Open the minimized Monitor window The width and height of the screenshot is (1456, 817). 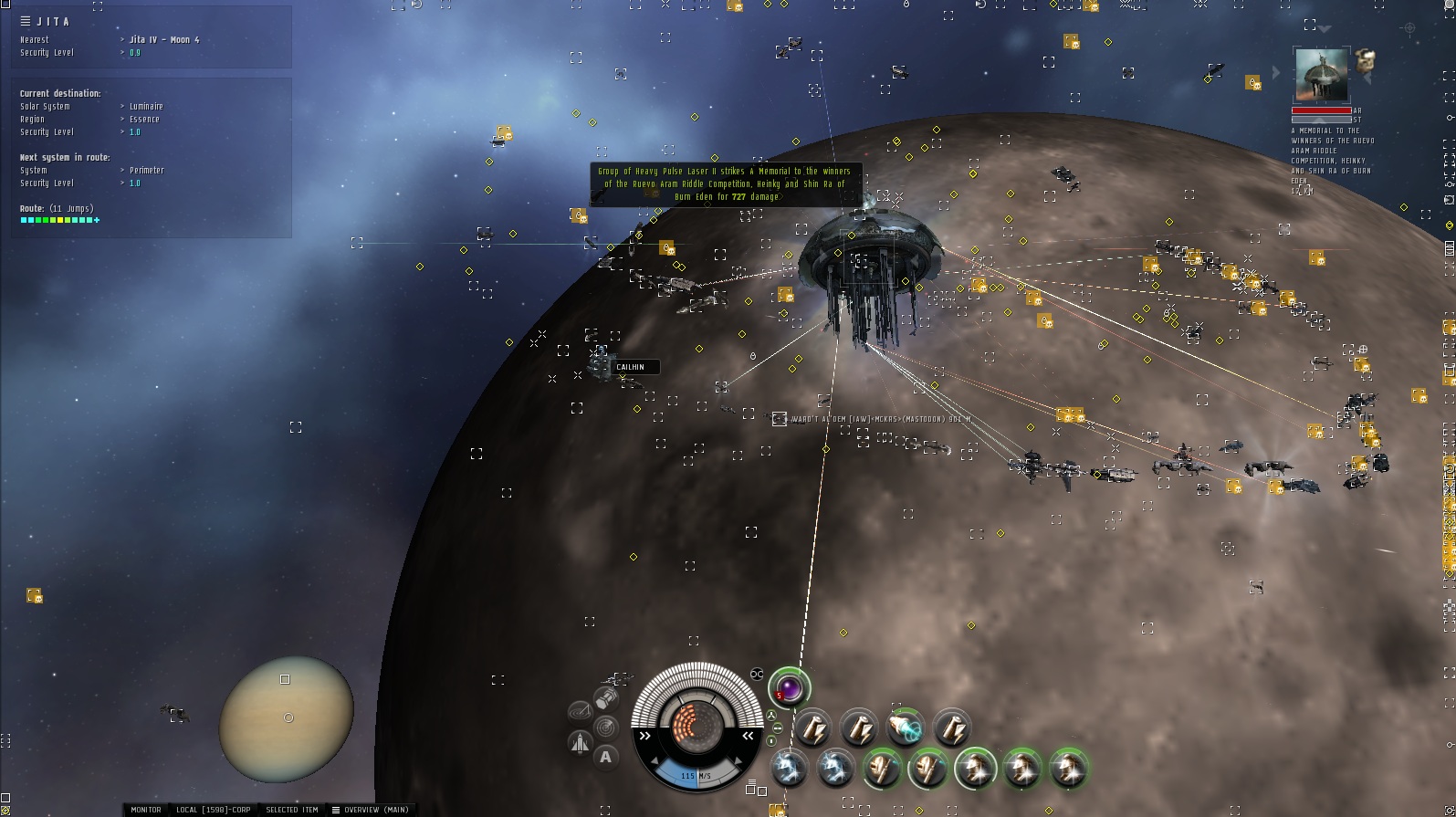coord(145,810)
